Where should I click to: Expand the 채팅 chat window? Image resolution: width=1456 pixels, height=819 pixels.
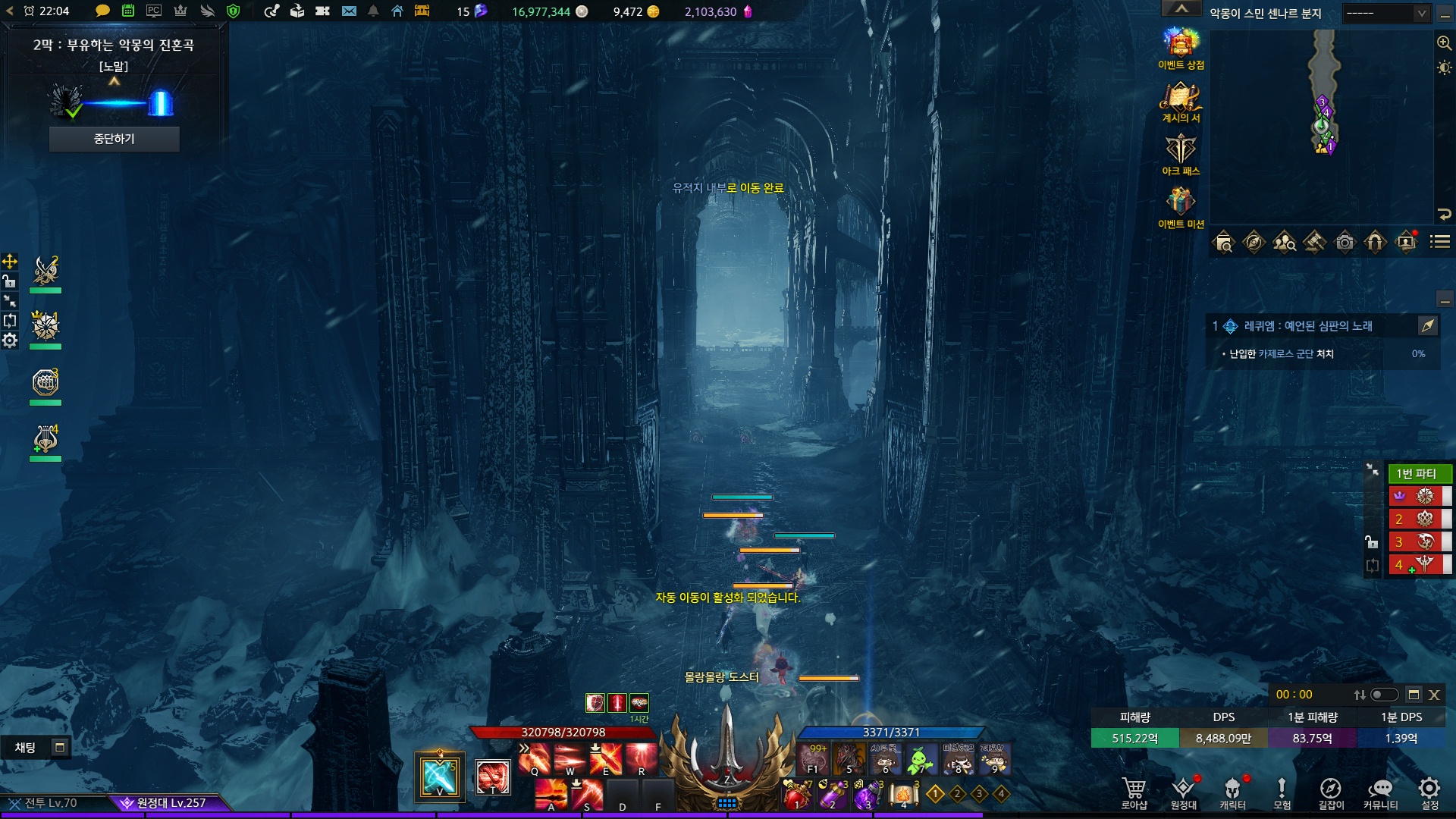coord(59,748)
